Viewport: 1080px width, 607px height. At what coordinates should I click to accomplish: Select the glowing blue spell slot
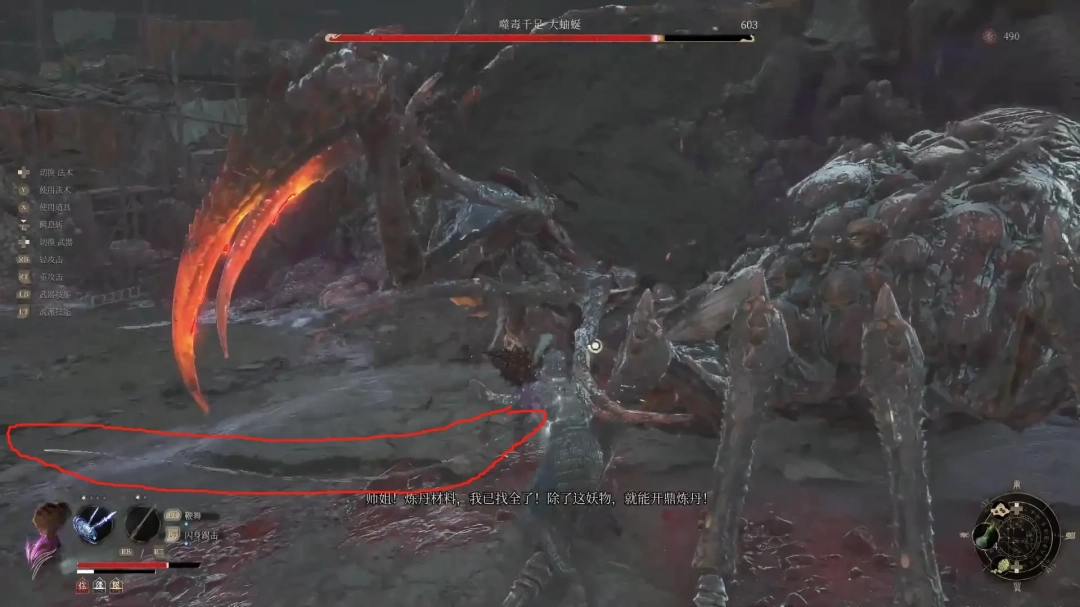tap(93, 524)
